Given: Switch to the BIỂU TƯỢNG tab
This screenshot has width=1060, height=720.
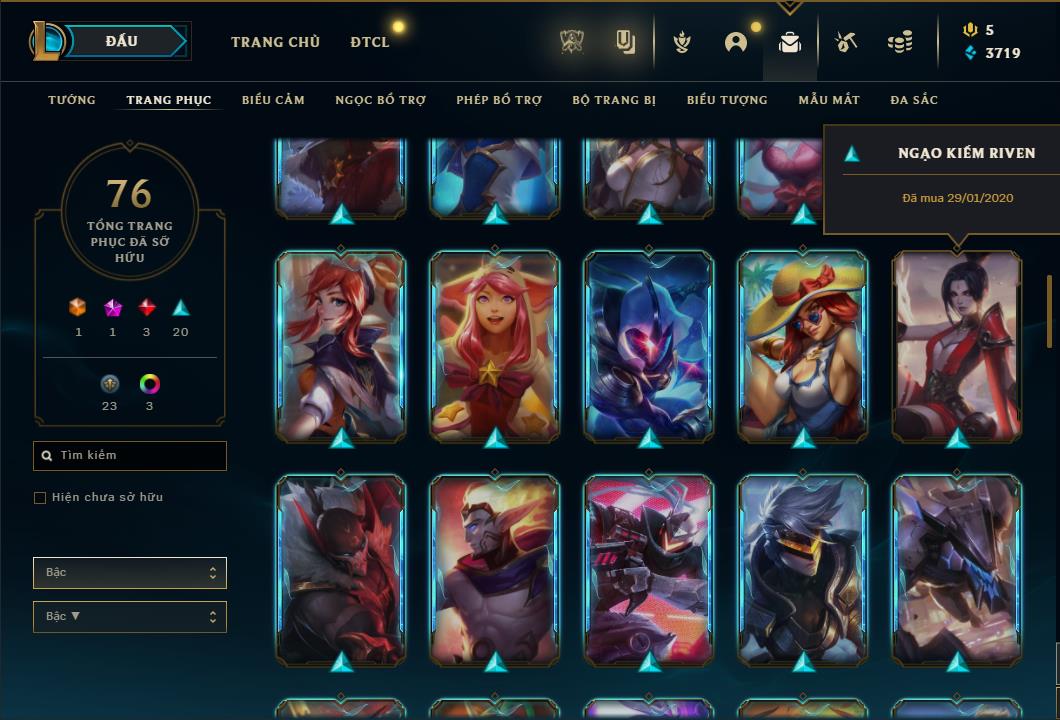Looking at the screenshot, I should (x=727, y=100).
